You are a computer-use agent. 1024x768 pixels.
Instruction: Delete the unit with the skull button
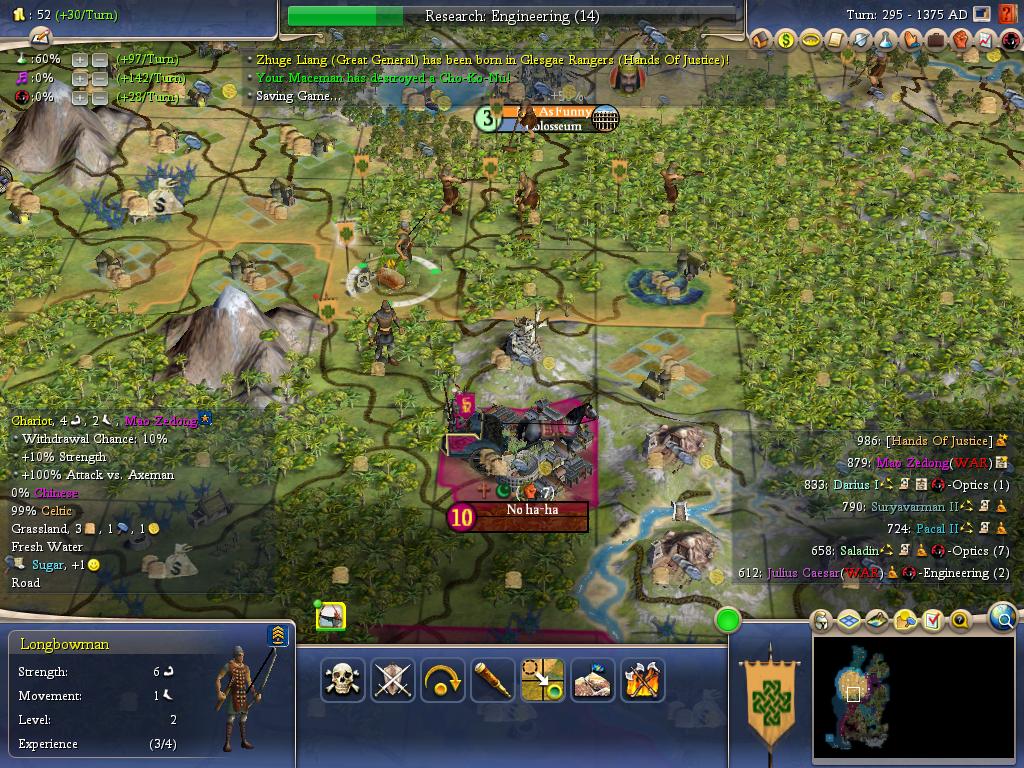343,680
